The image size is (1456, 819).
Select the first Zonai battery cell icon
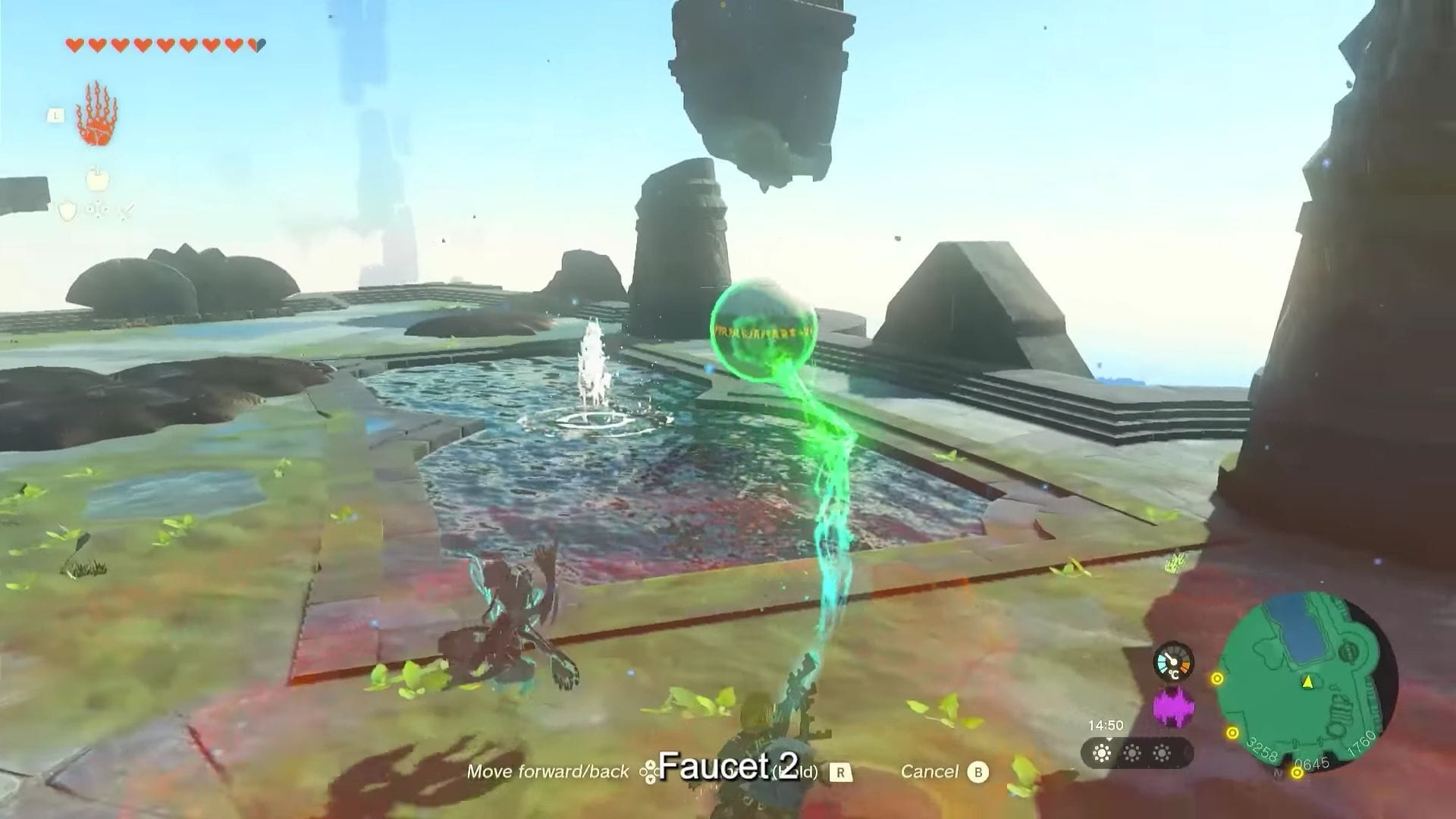[1103, 754]
